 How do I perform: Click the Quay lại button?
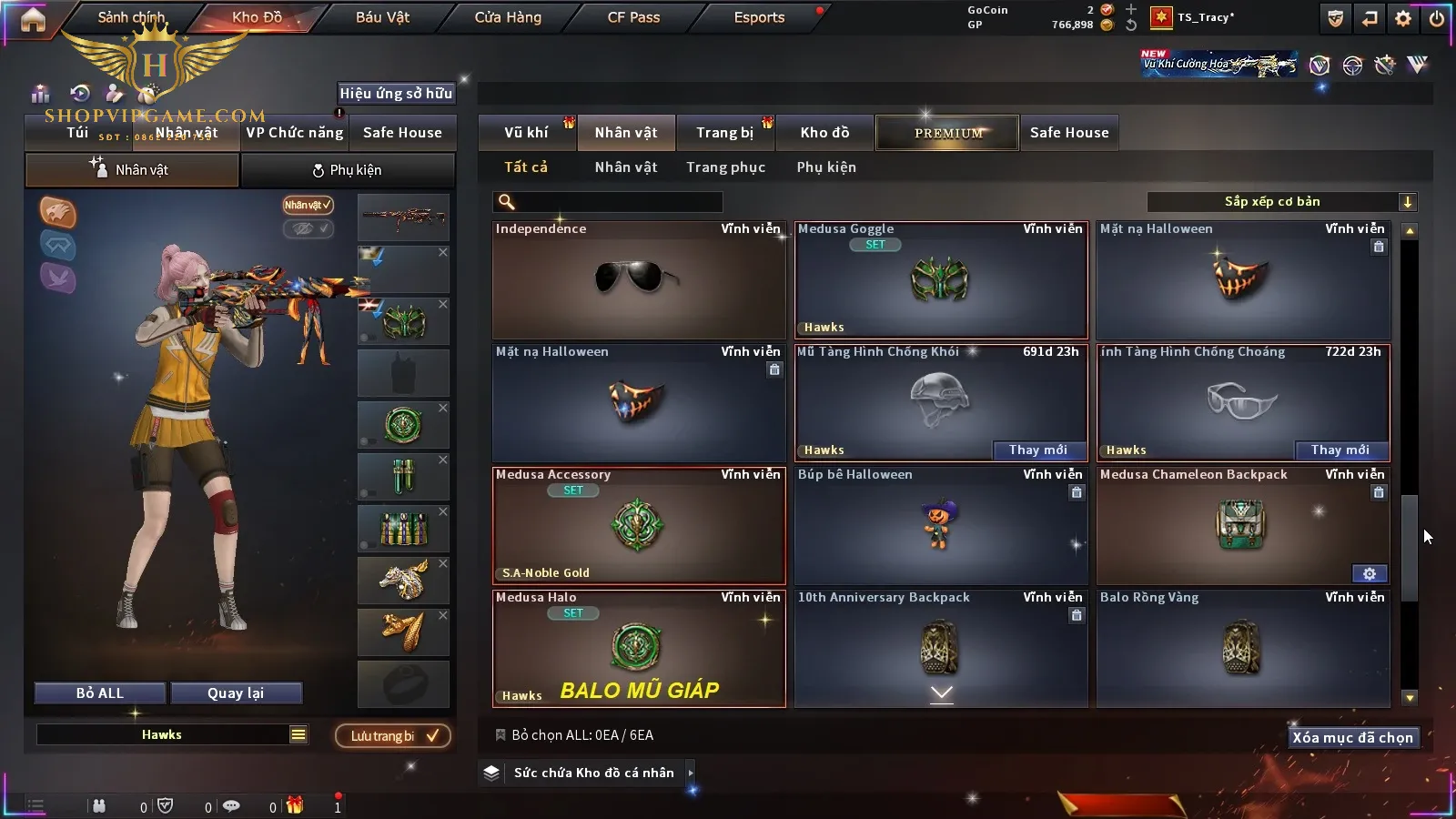pos(236,693)
